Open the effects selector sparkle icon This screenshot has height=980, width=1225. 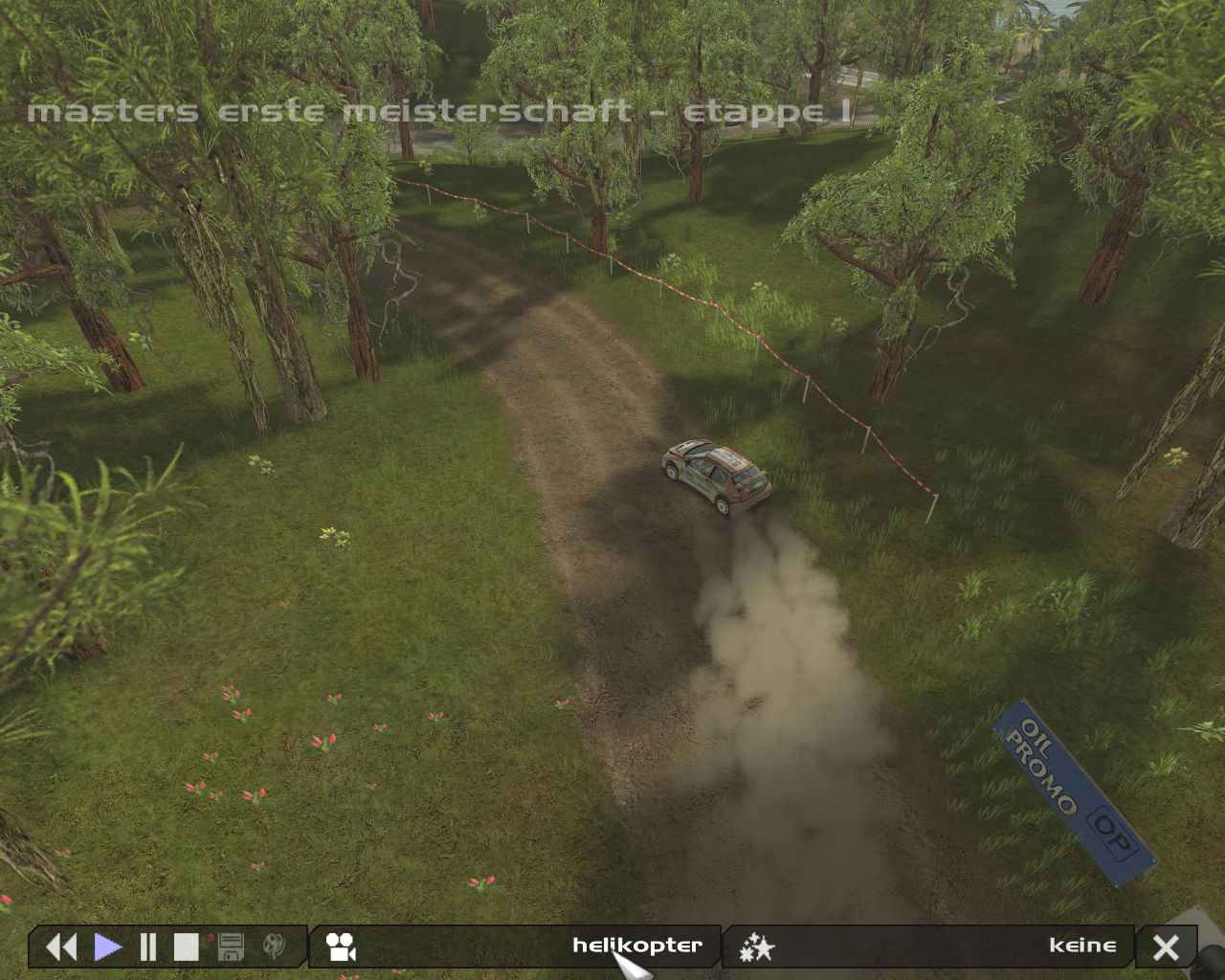757,947
